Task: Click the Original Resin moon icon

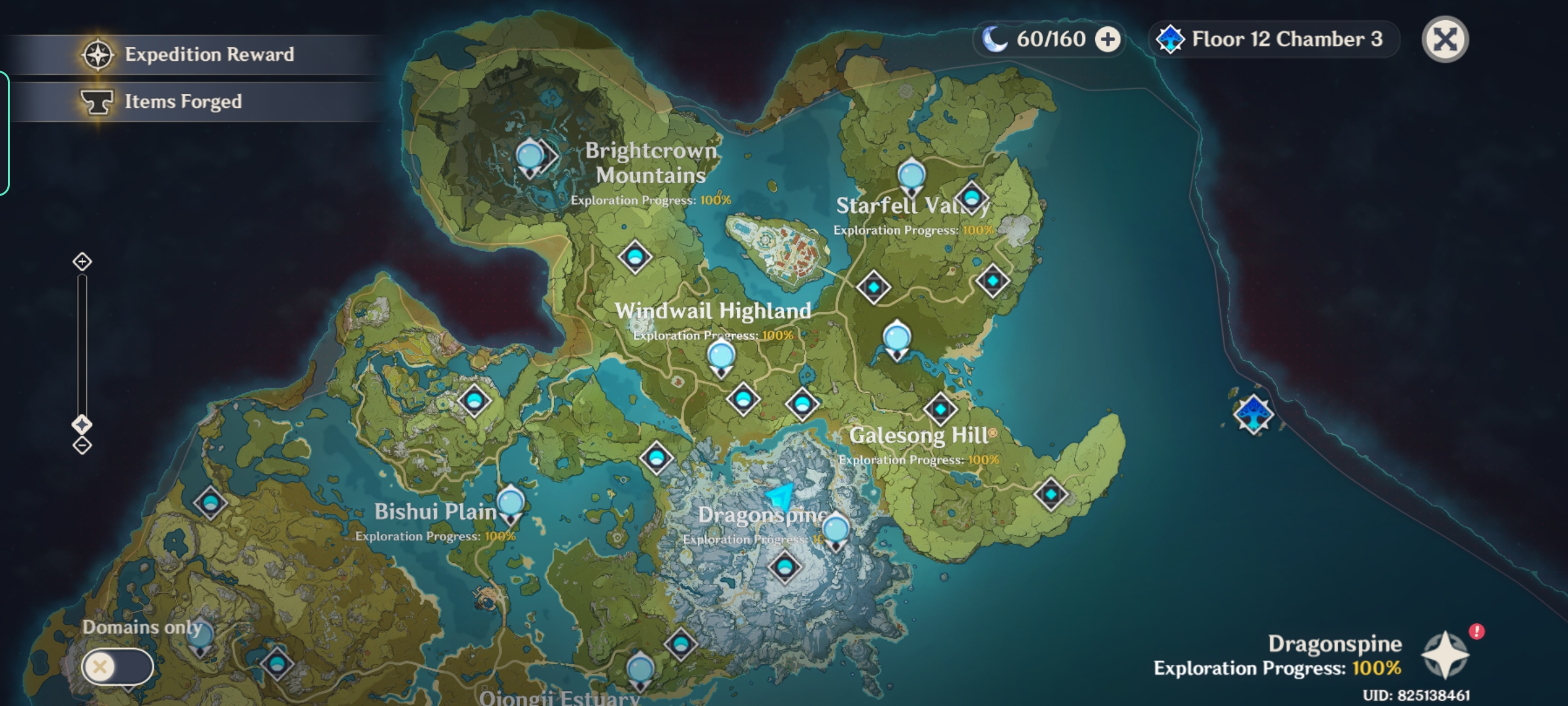Action: [x=994, y=39]
